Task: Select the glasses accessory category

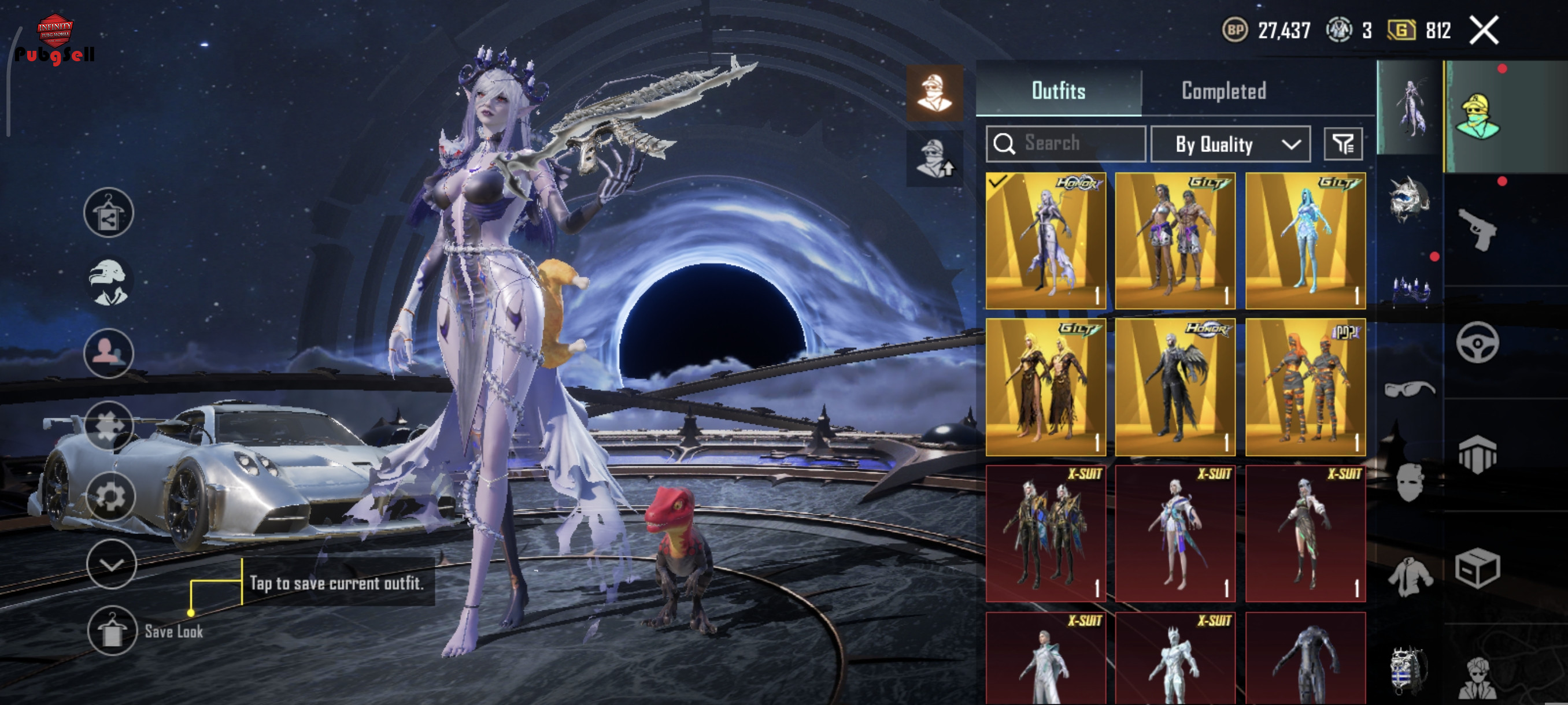Action: point(1409,388)
